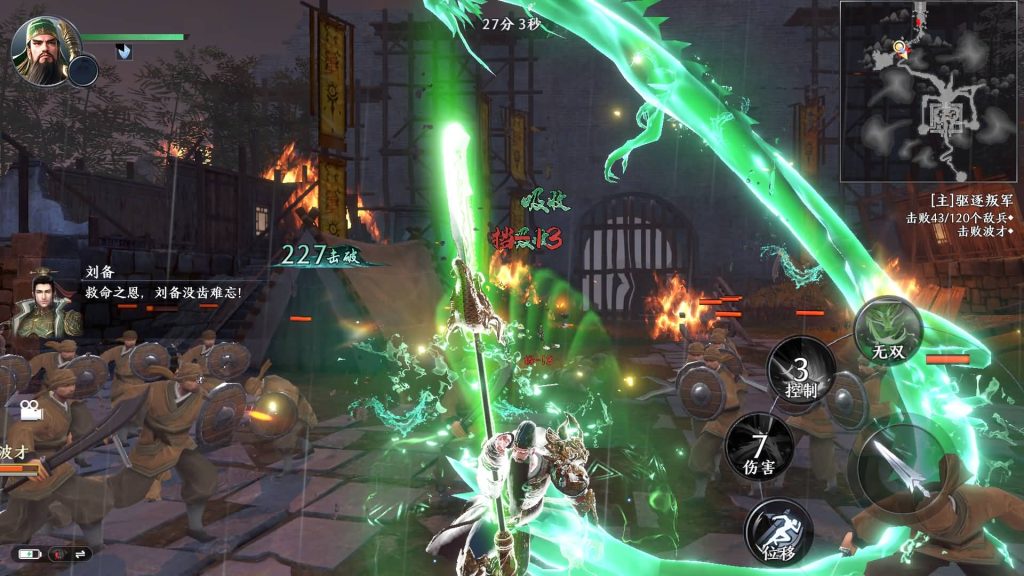
Task: Open the battlefield minimap
Action: (x=930, y=91)
